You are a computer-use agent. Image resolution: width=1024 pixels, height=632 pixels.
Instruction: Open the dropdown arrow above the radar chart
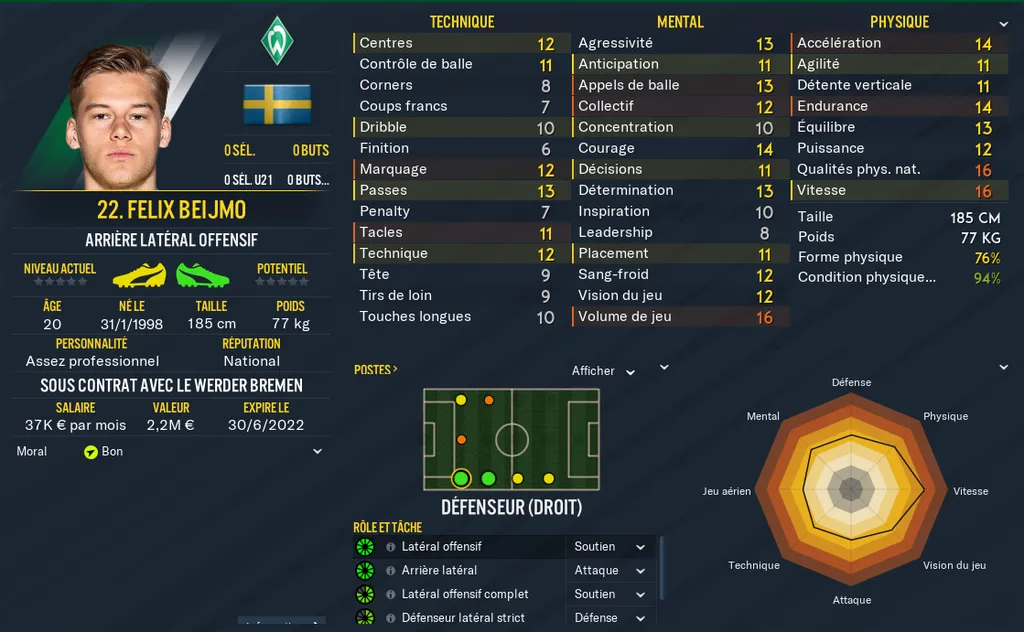pyautogui.click(x=1003, y=368)
